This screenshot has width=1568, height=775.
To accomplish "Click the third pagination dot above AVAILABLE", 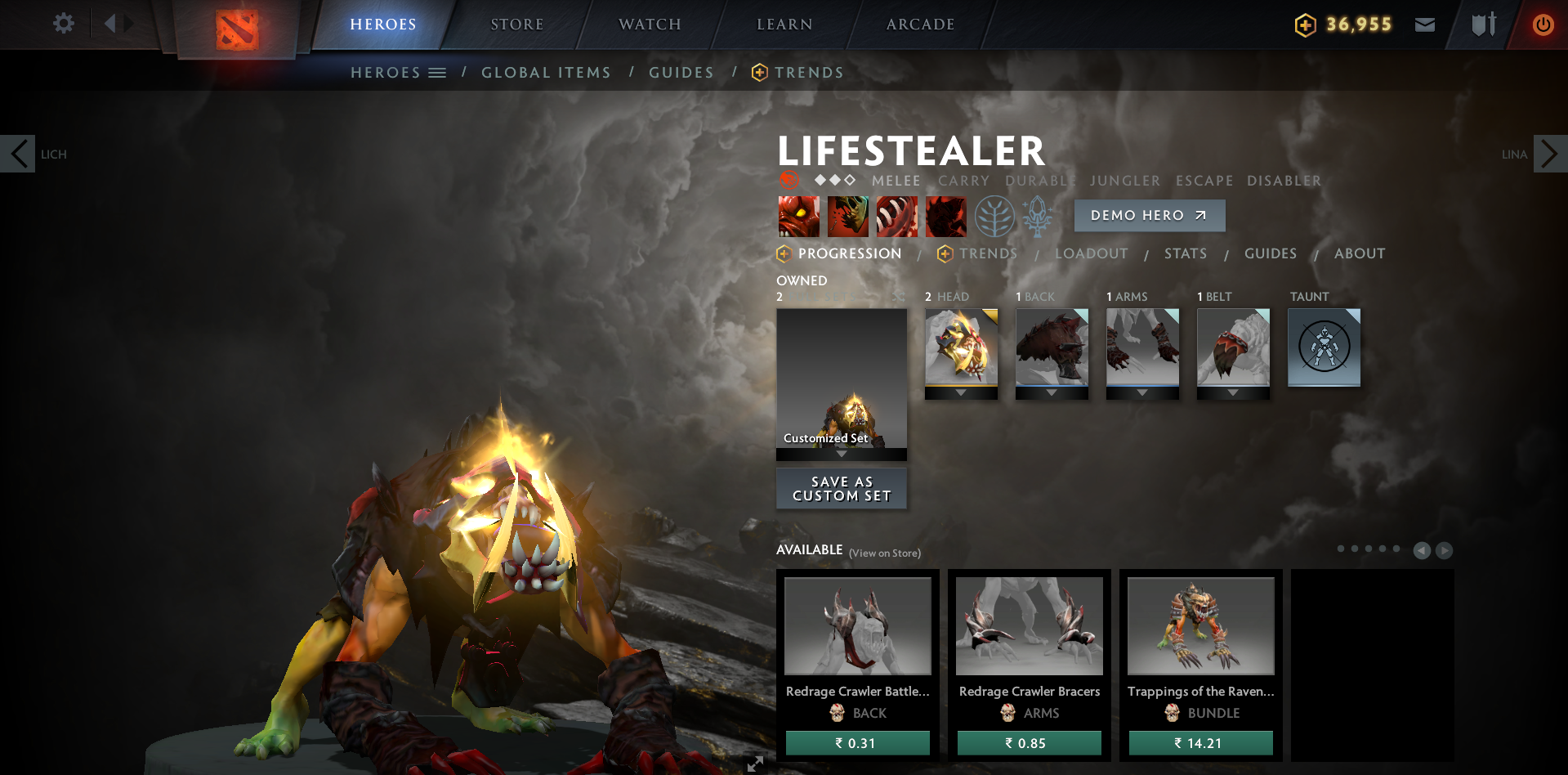I will click(1368, 550).
